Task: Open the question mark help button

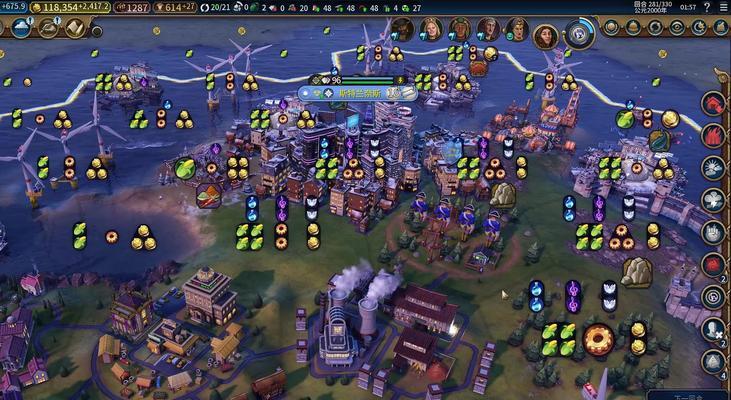Action: pos(707,7)
